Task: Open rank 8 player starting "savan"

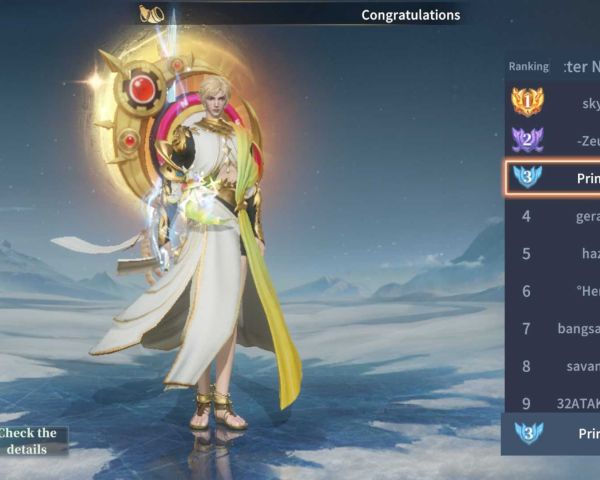Action: [x=553, y=366]
